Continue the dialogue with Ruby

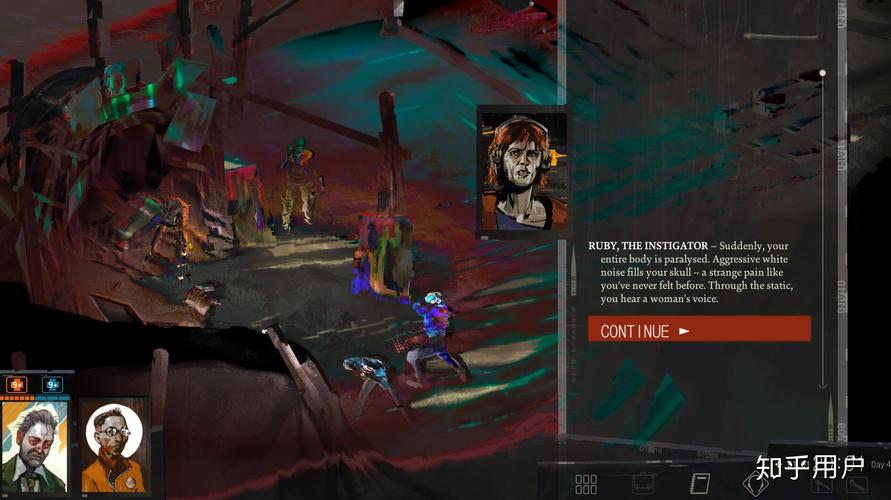click(699, 330)
